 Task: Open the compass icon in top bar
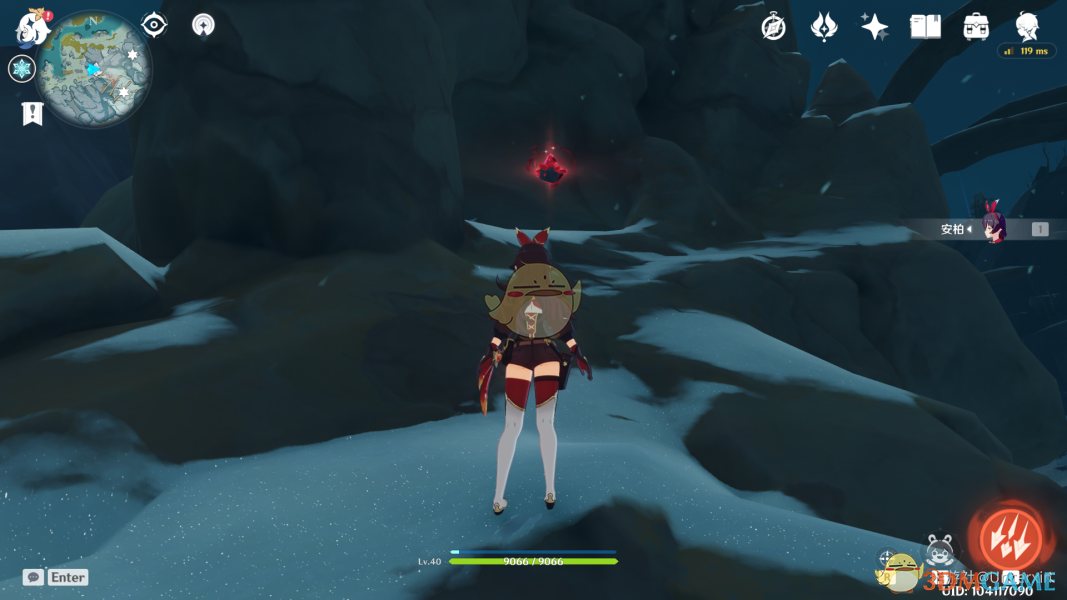click(773, 27)
